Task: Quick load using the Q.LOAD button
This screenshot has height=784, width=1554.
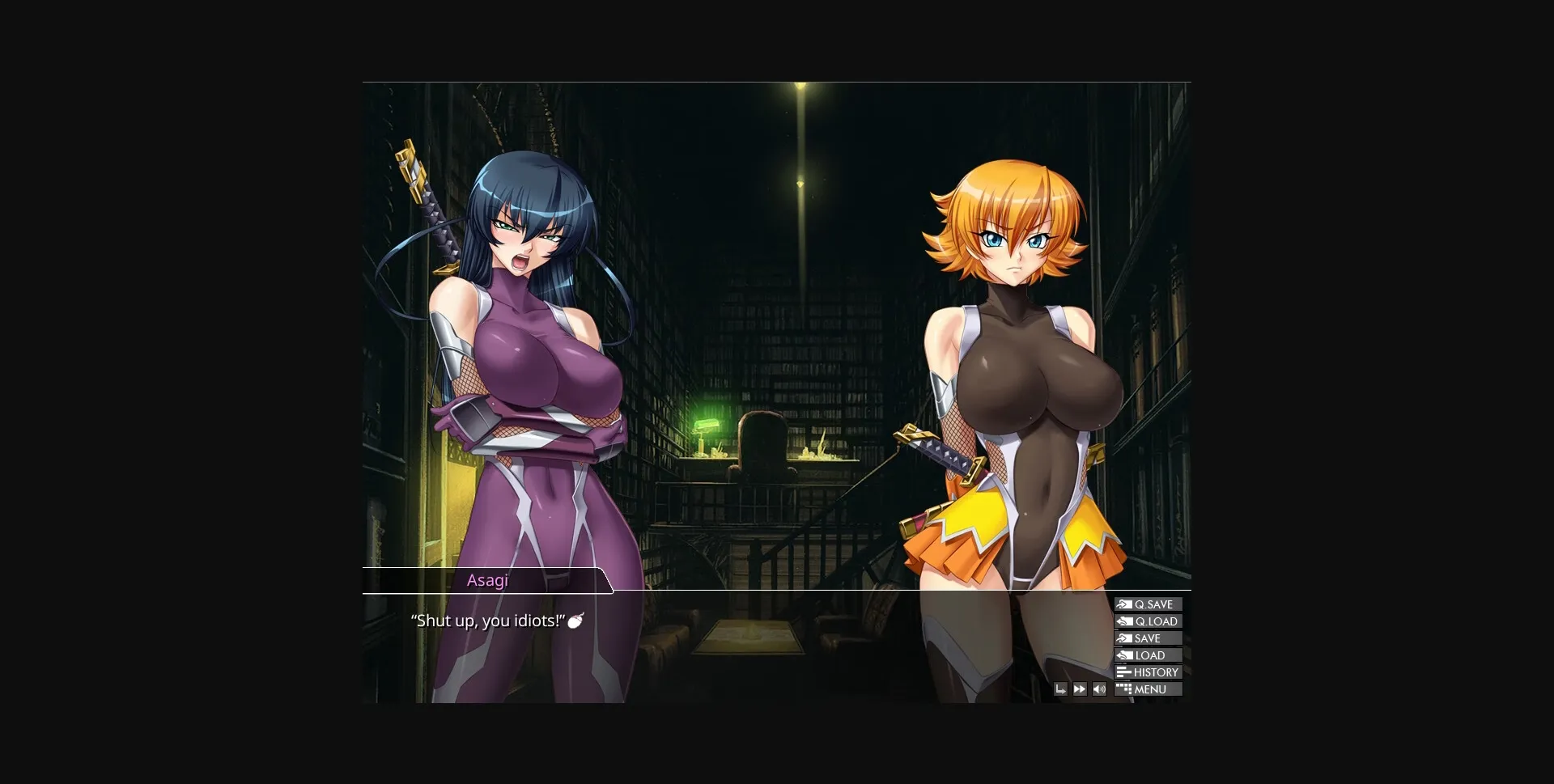Action: tap(1149, 621)
